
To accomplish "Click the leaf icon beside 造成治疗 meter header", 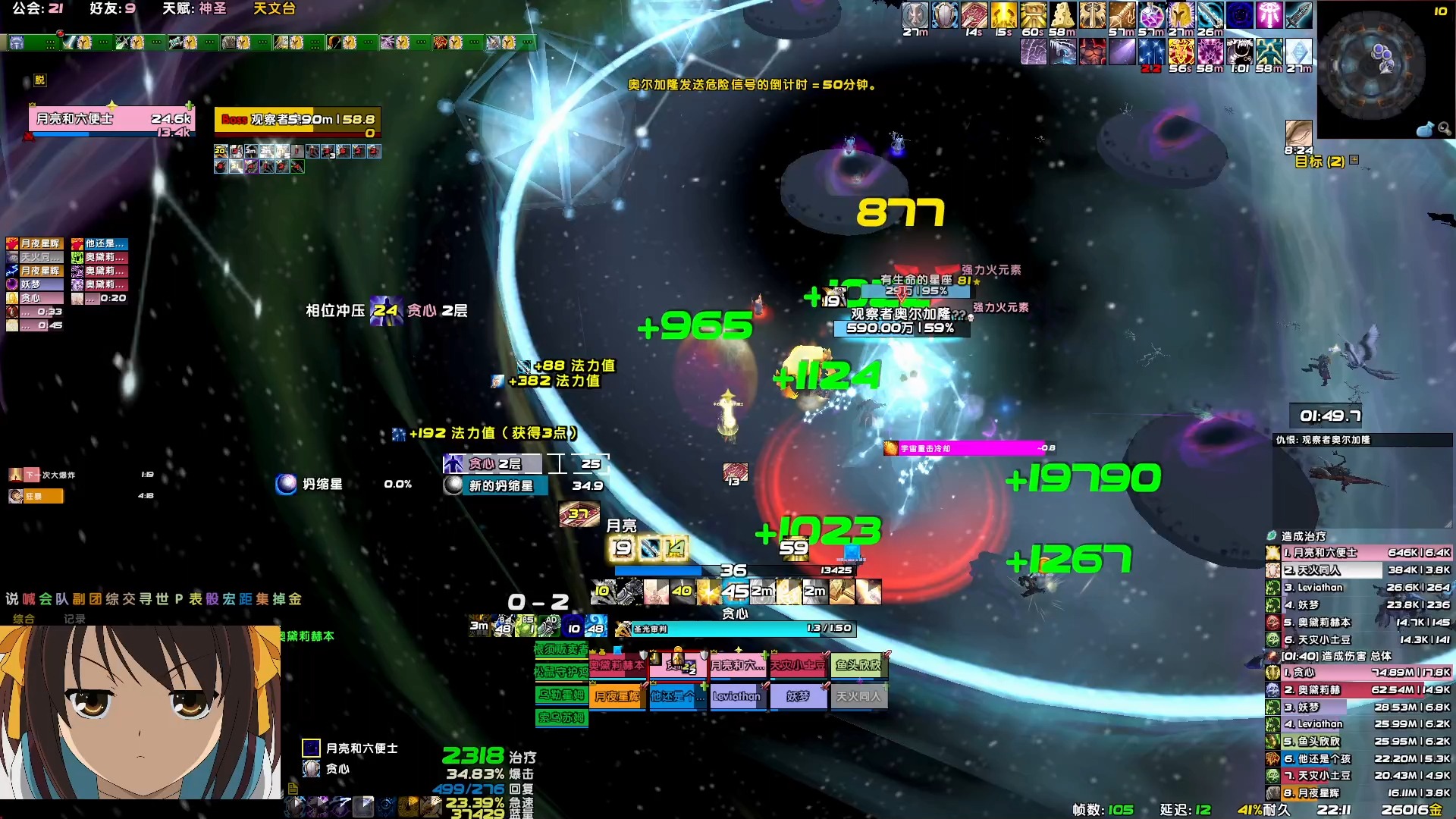I will coord(1271,536).
